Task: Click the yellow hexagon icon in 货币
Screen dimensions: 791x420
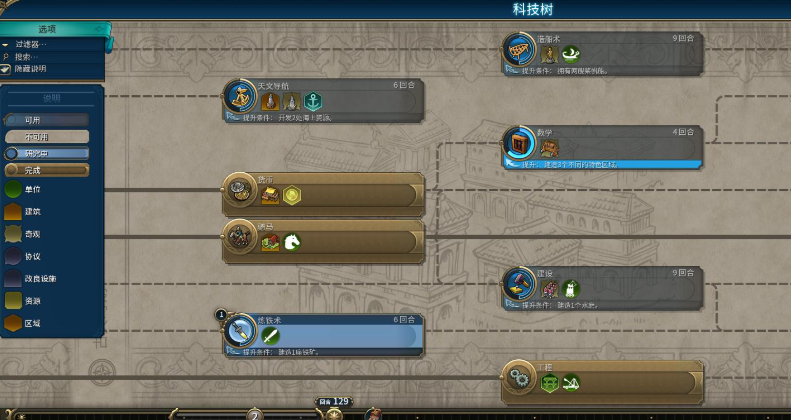Action: pyautogui.click(x=292, y=195)
